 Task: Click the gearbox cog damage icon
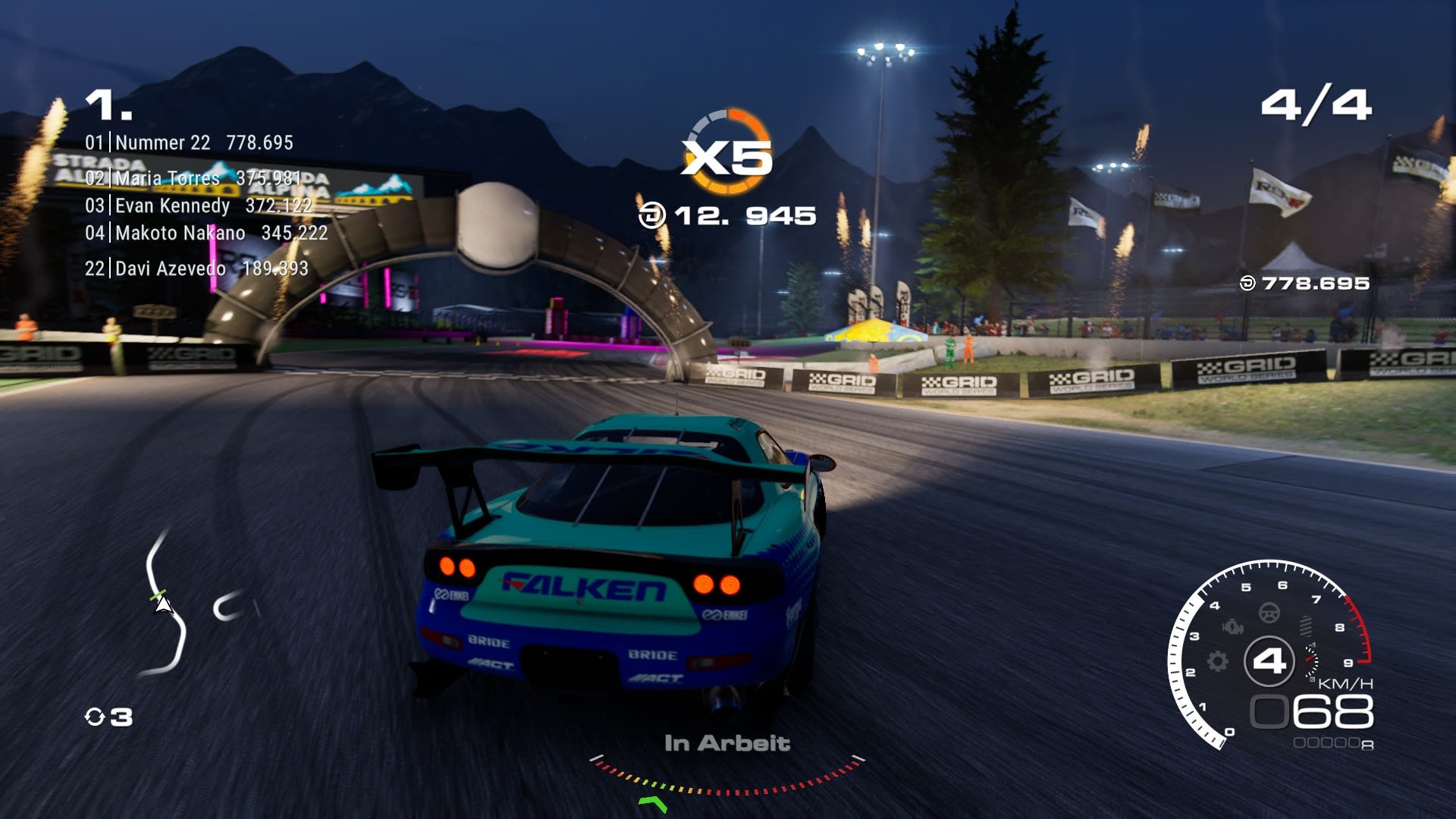(1218, 661)
